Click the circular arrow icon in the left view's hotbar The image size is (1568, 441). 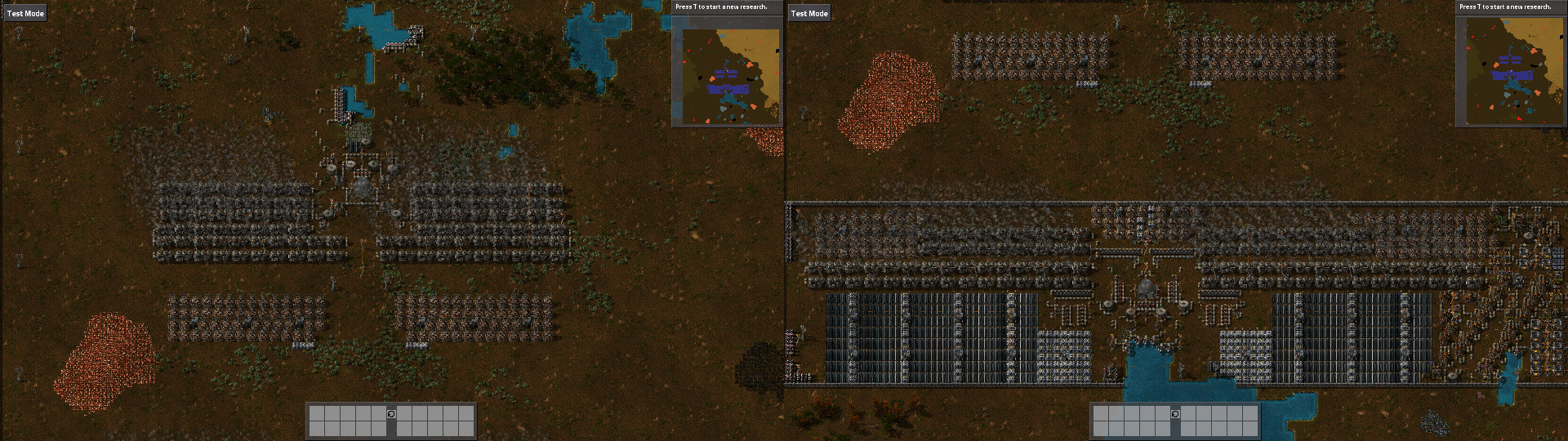(x=391, y=414)
